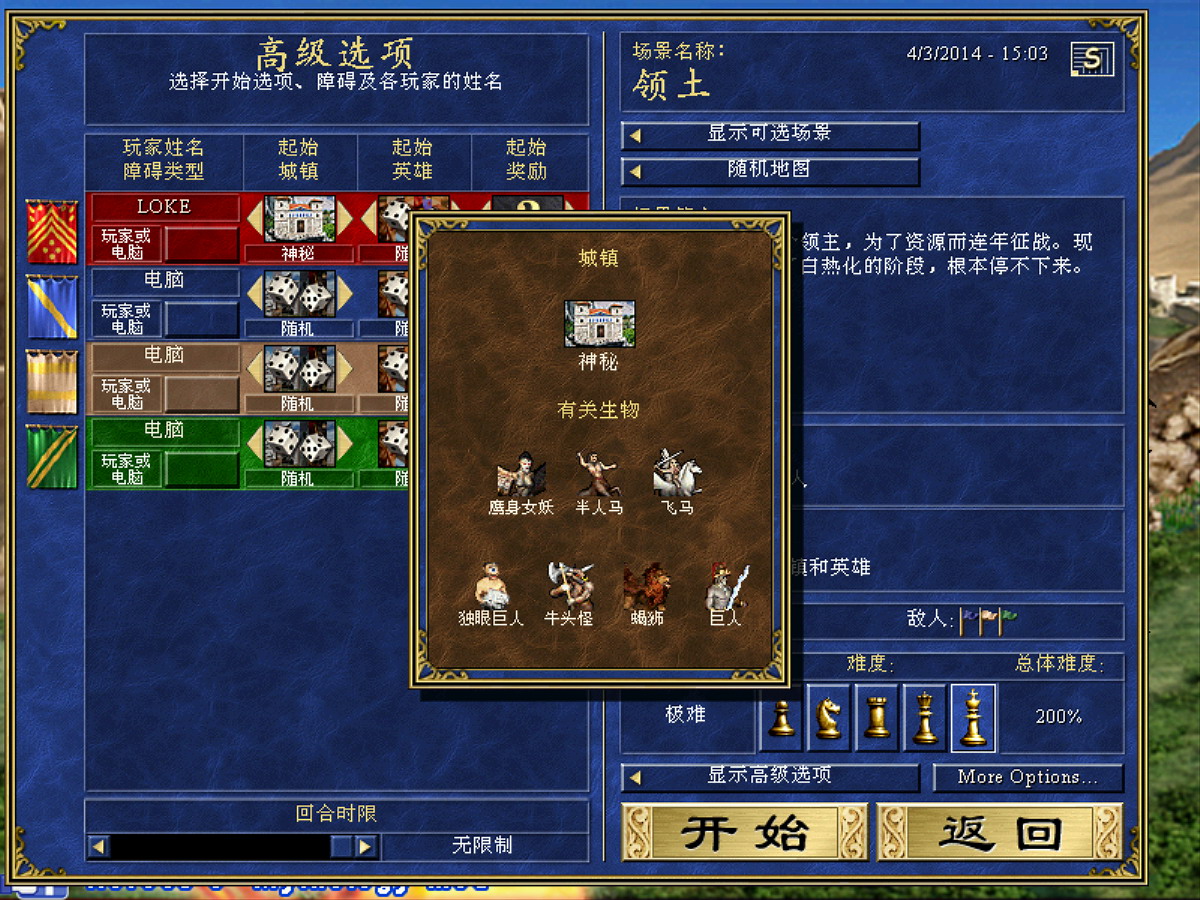Toggle 显示高级选项 advanced options
This screenshot has width=1200, height=900.
pos(769,776)
